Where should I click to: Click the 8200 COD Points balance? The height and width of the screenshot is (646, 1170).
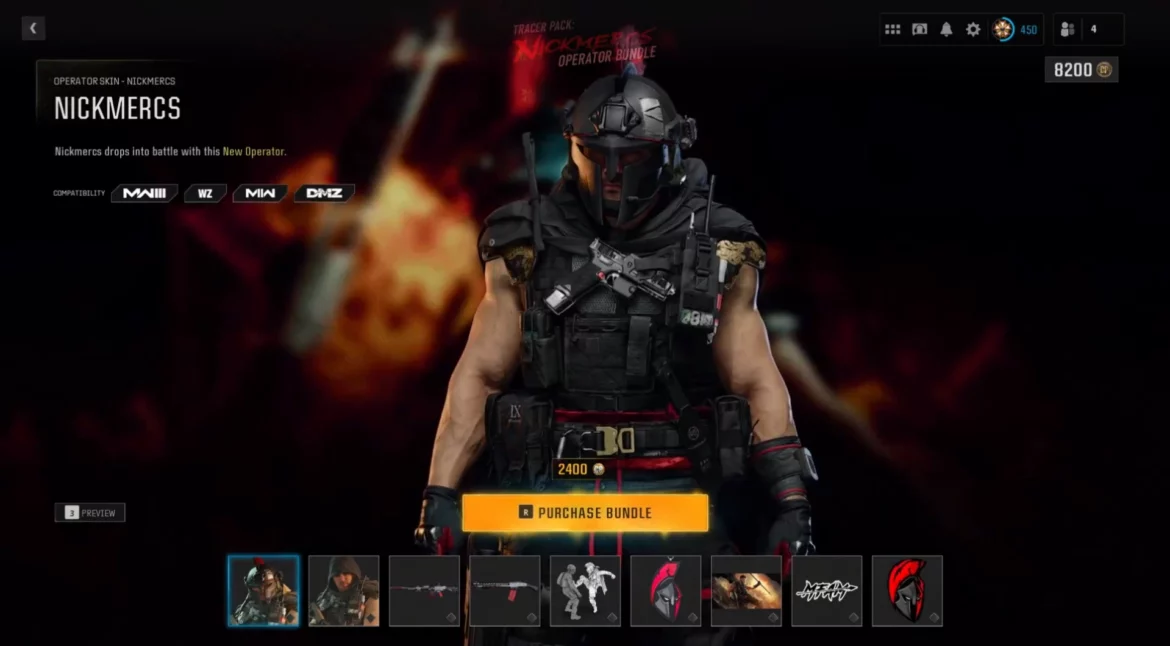(x=1081, y=70)
